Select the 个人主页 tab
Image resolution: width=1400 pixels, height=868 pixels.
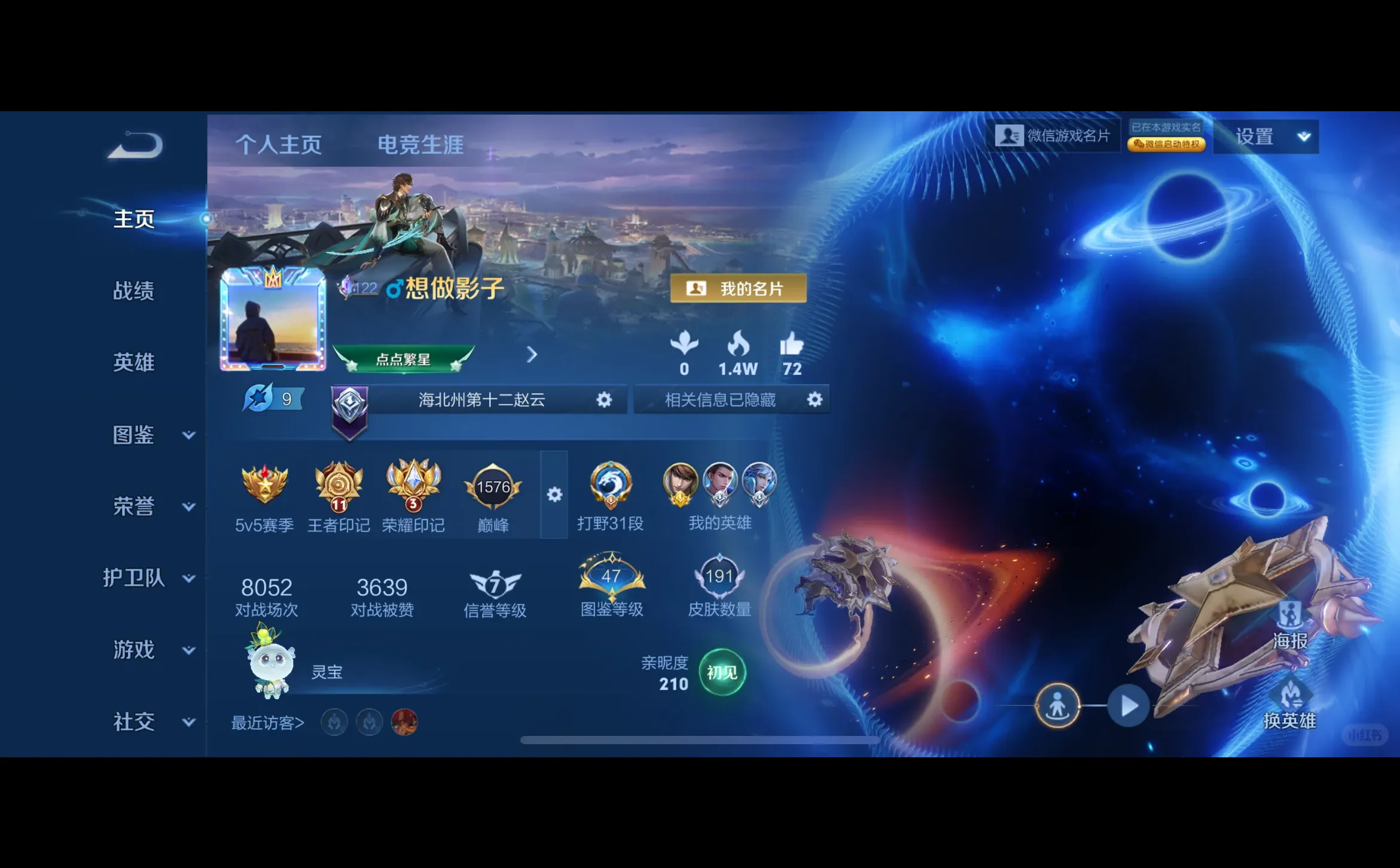[280, 145]
